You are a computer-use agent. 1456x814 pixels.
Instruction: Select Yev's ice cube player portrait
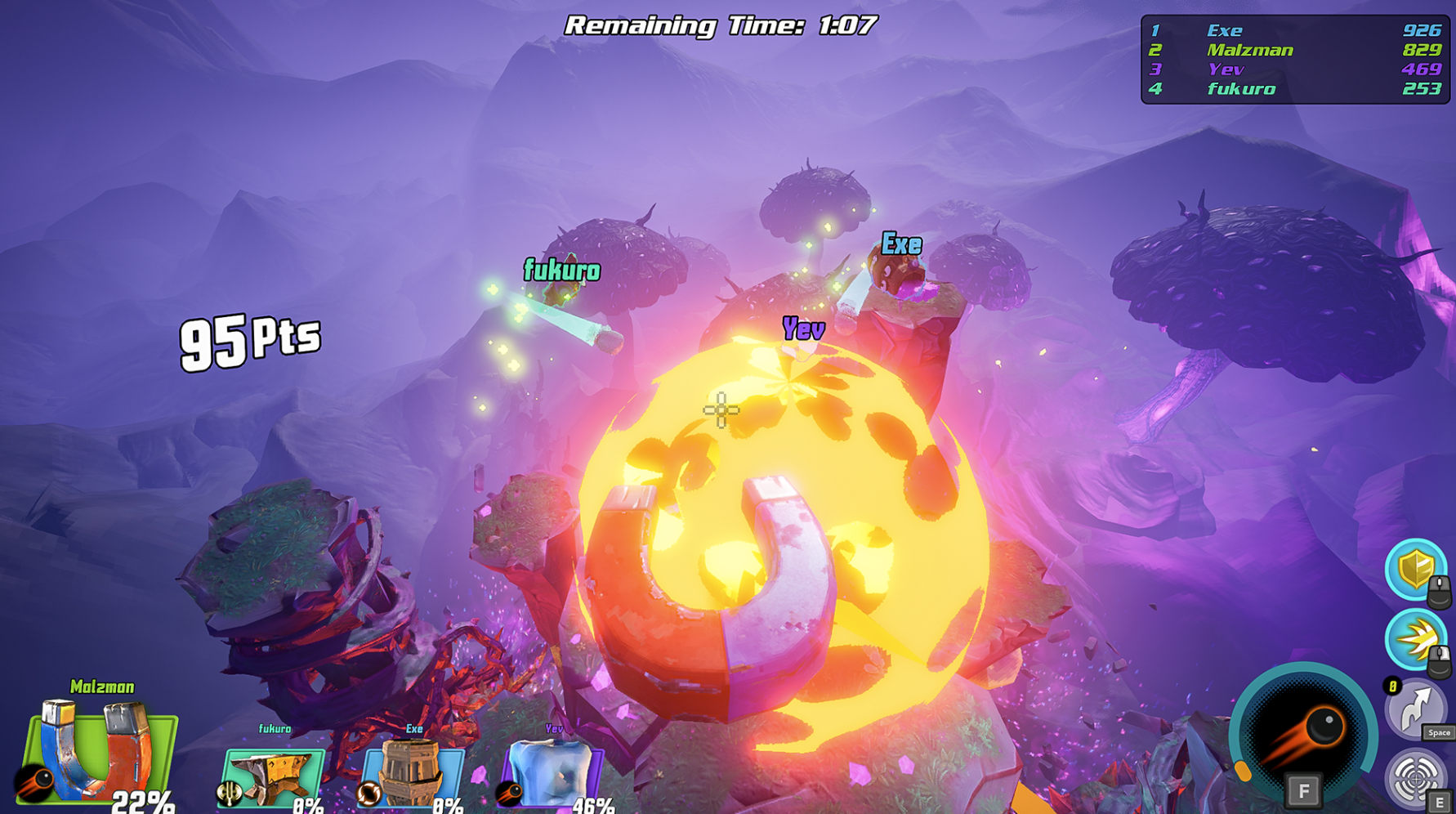[553, 772]
